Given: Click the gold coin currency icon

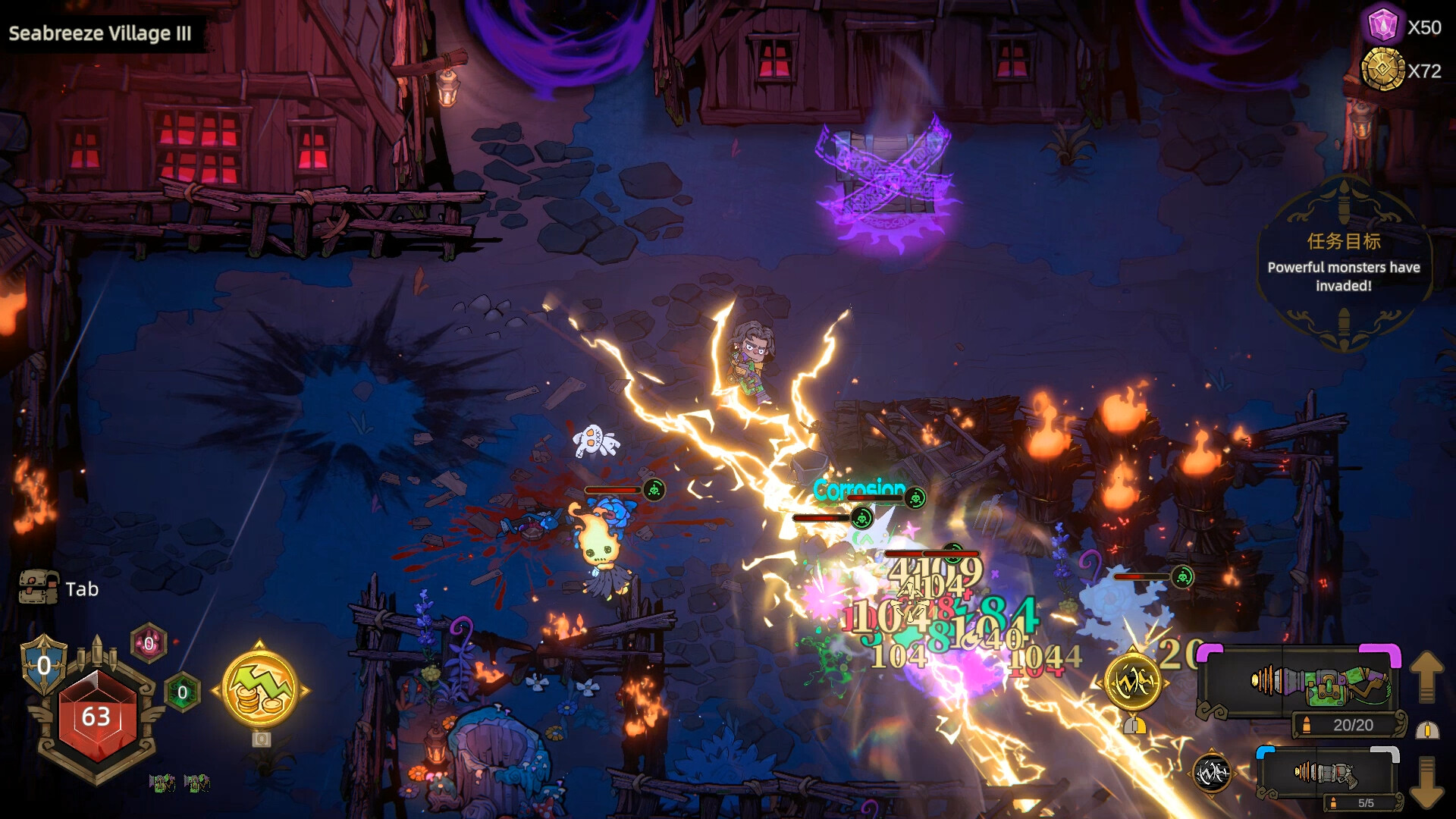Looking at the screenshot, I should click(x=1382, y=70).
